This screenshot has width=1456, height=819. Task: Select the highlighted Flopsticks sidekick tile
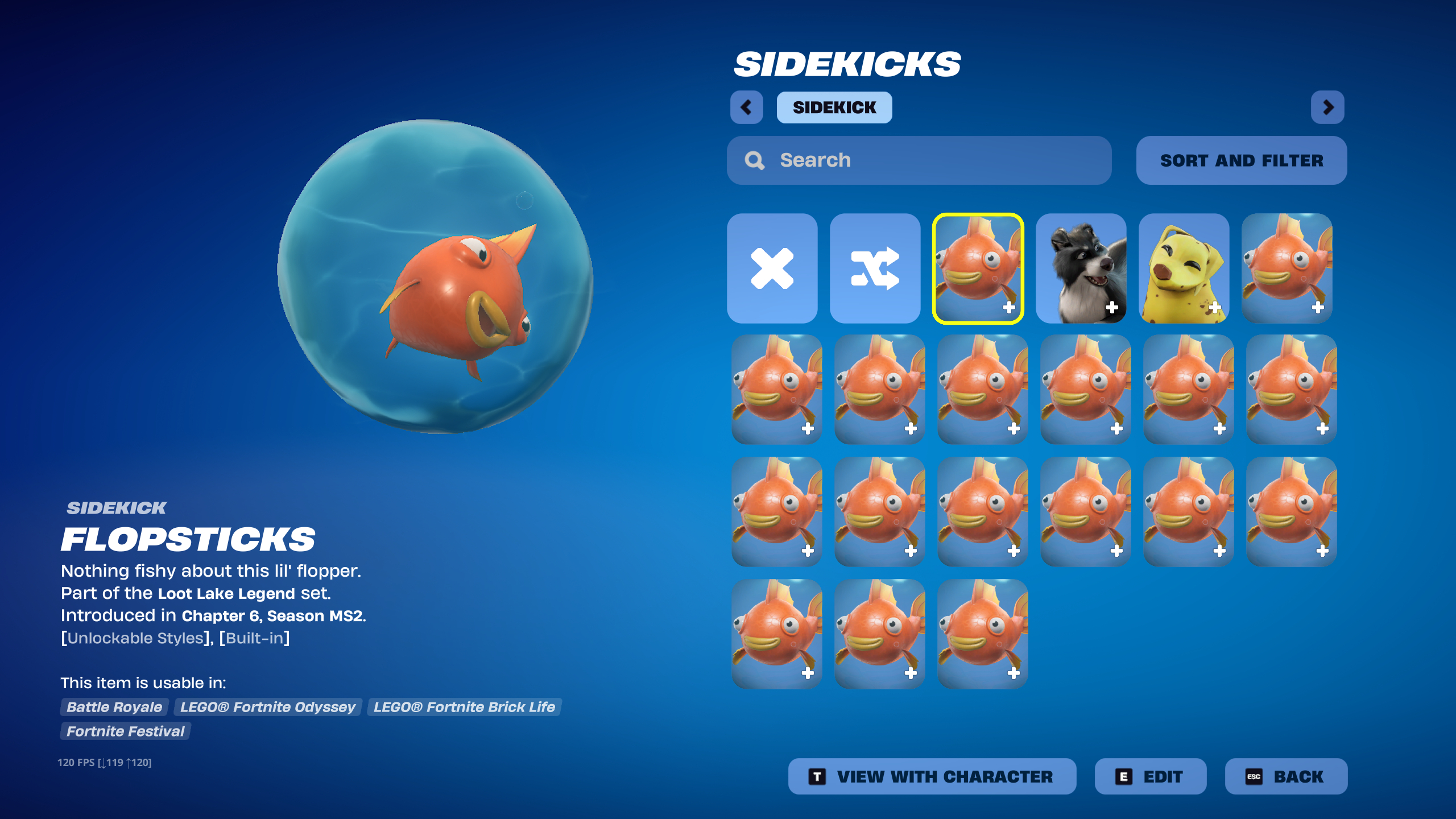[978, 268]
